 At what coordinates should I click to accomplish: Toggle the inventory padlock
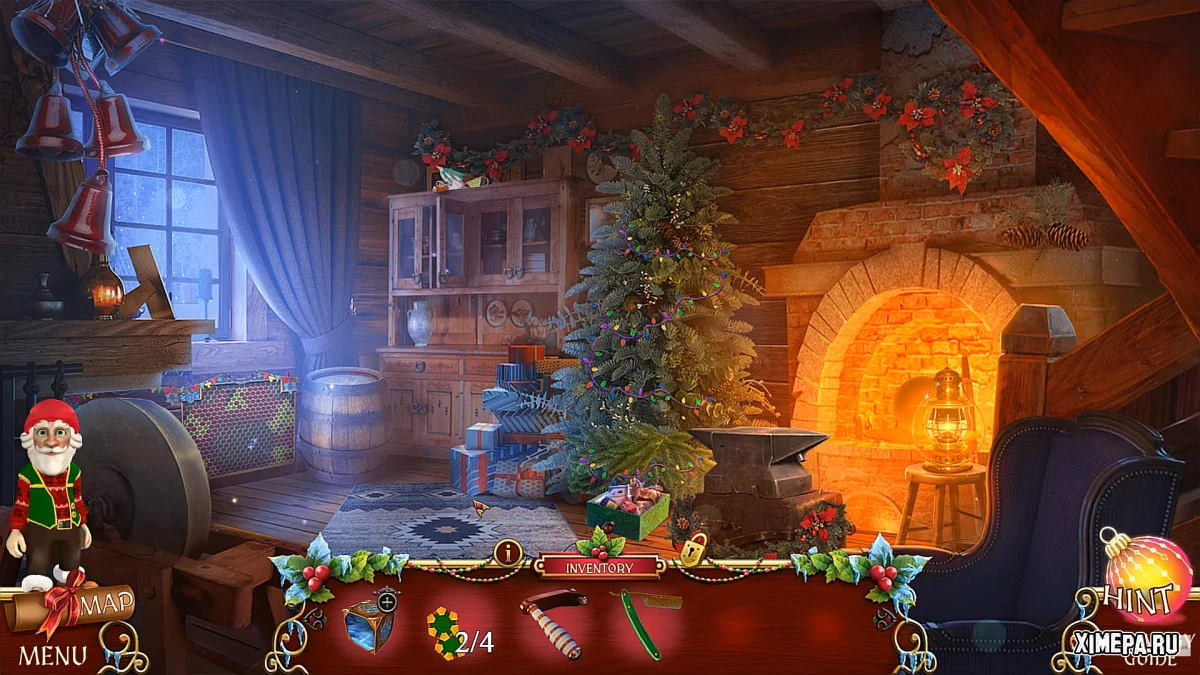pyautogui.click(x=693, y=549)
